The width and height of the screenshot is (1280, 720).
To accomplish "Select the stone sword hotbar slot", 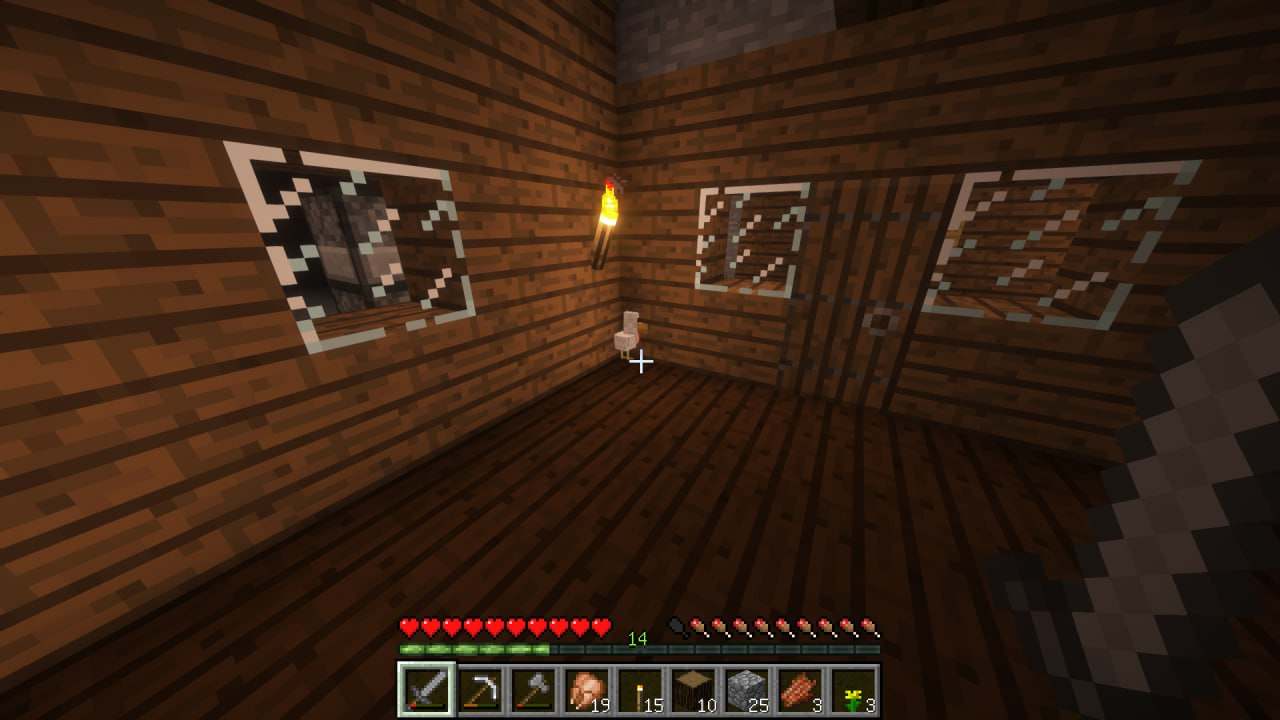I will coord(426,690).
